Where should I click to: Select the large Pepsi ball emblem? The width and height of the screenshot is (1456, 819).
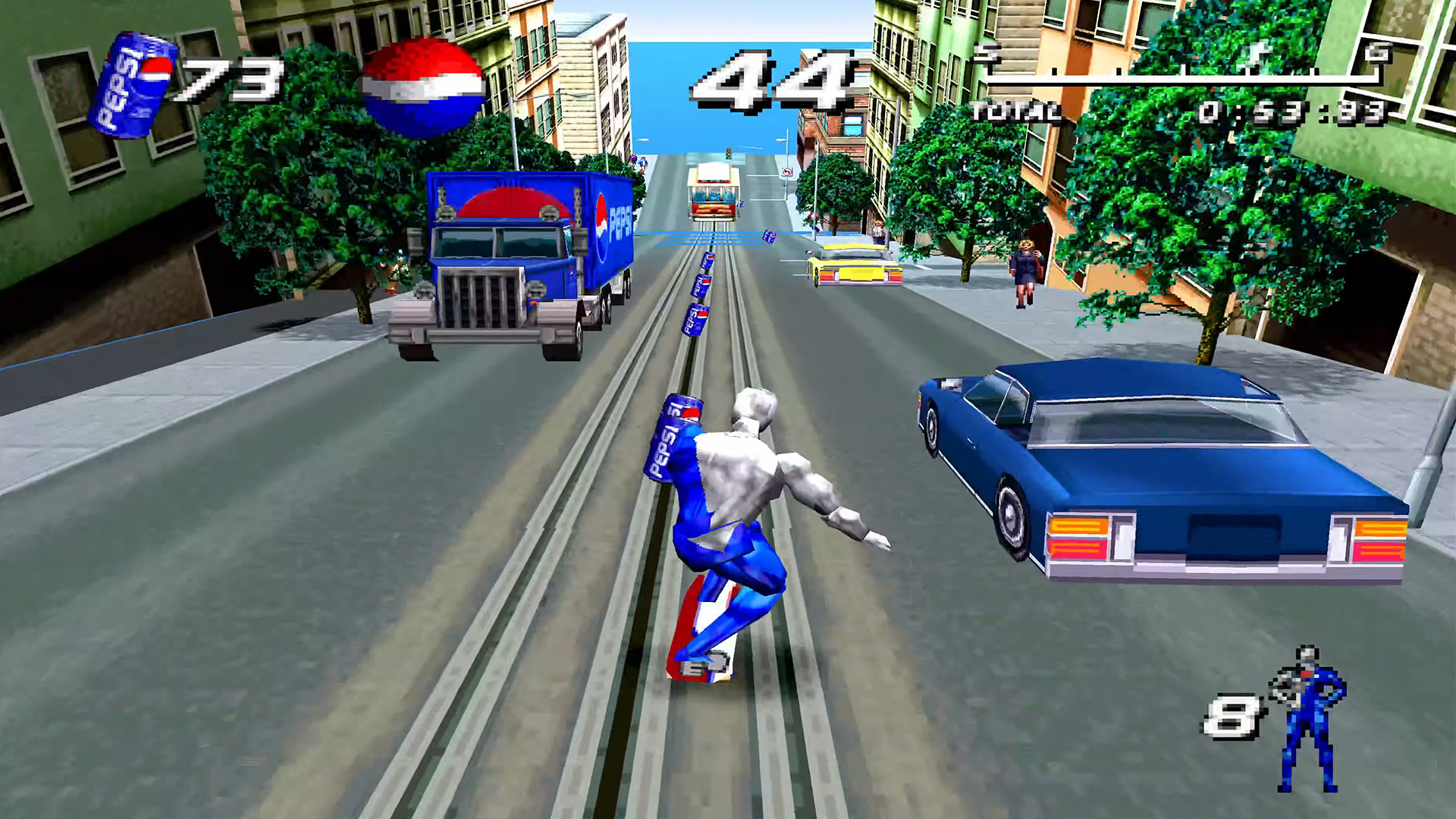pos(419,83)
